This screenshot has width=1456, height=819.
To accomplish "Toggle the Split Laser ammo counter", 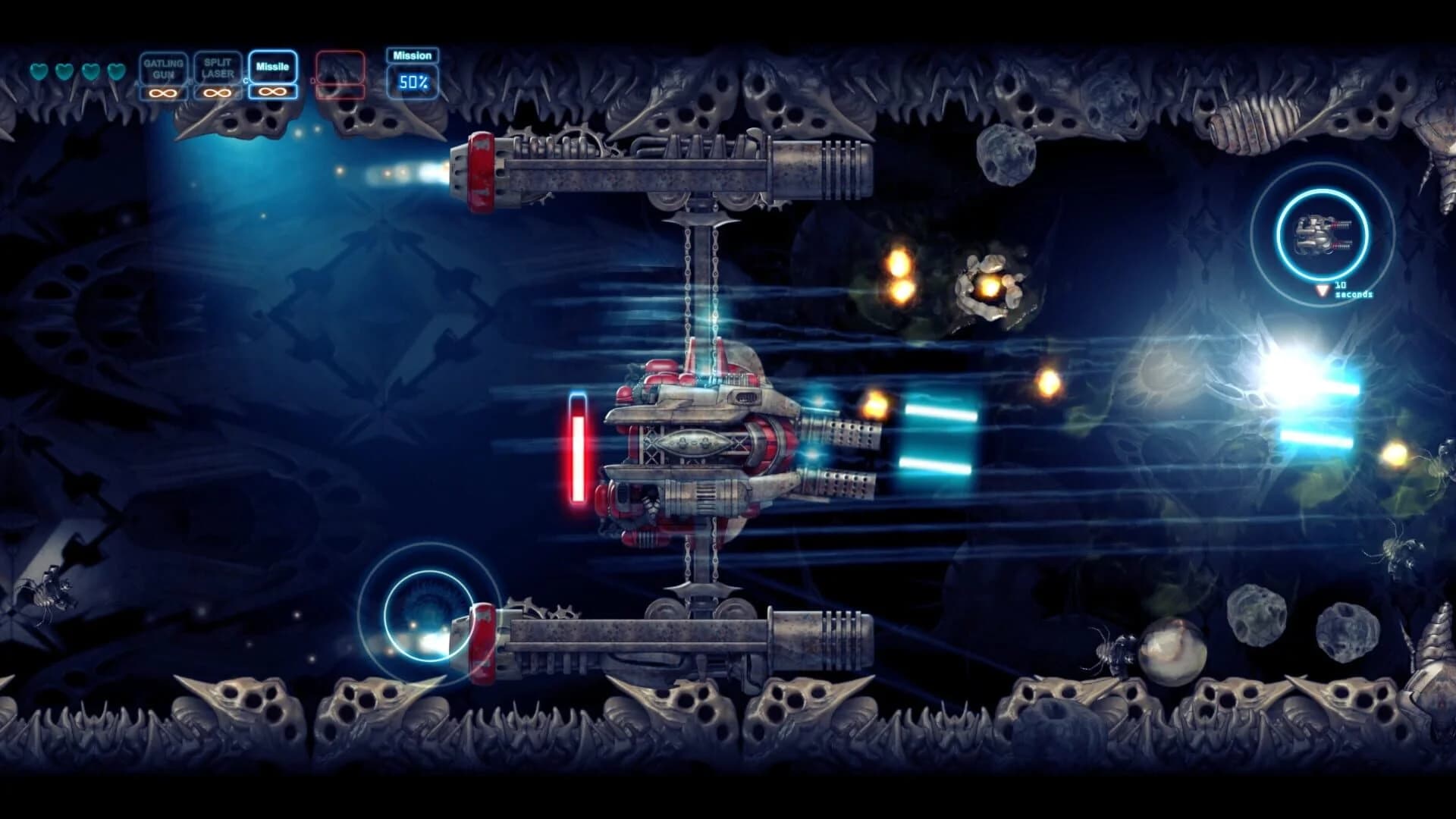I will click(216, 93).
